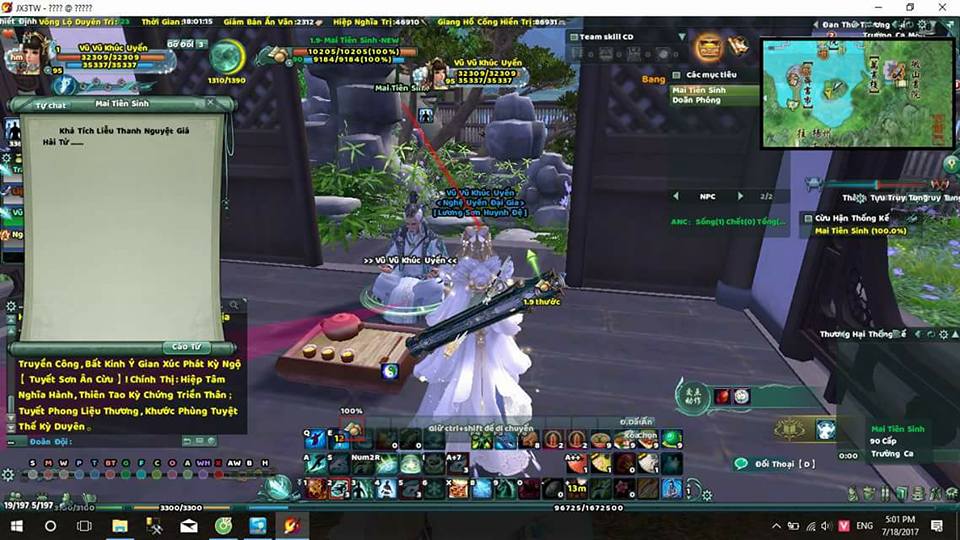This screenshot has height=540, width=960.
Task: Go to next NPC list page
Action: click(740, 196)
